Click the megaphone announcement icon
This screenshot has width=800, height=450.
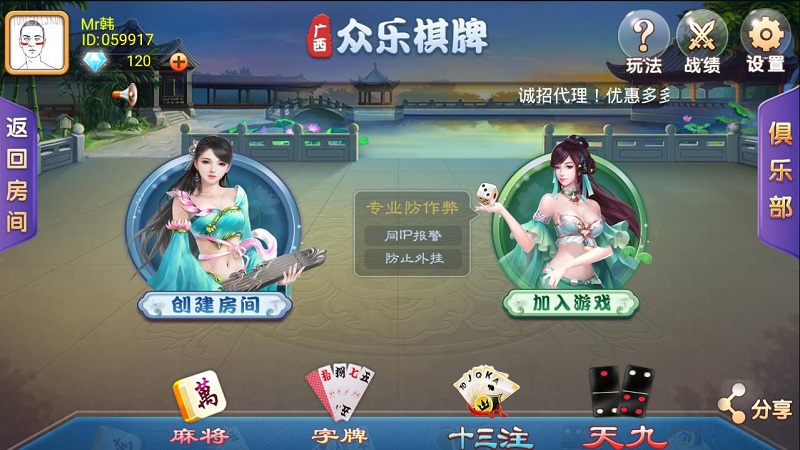click(124, 95)
